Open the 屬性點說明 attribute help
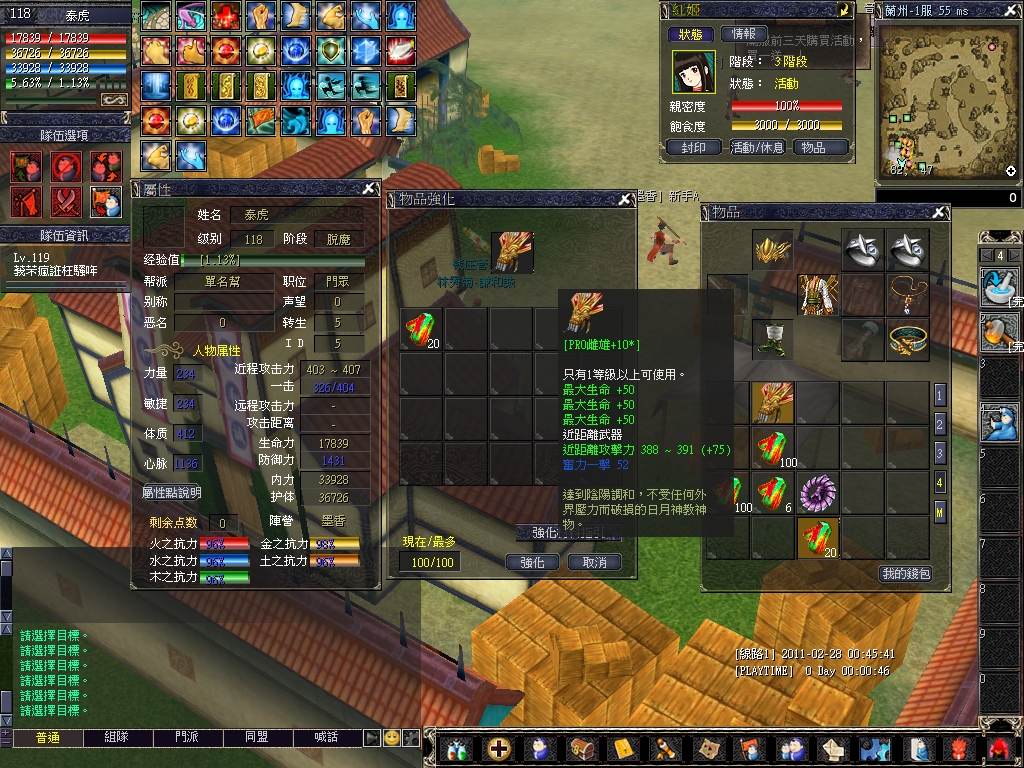 pos(172,493)
